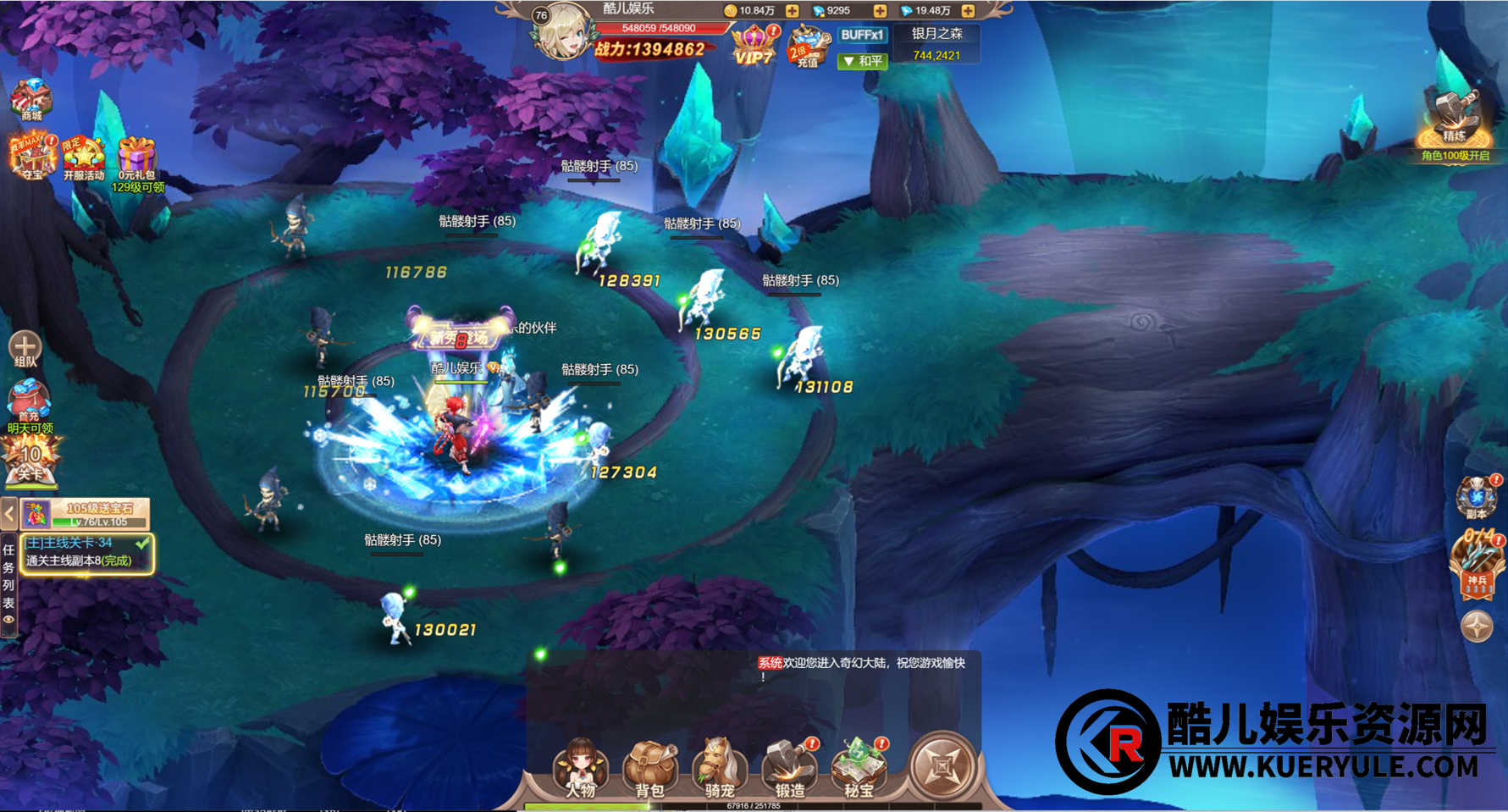The width and height of the screenshot is (1508, 812).
Task: Open the 充值 recharge icon
Action: coord(807,47)
